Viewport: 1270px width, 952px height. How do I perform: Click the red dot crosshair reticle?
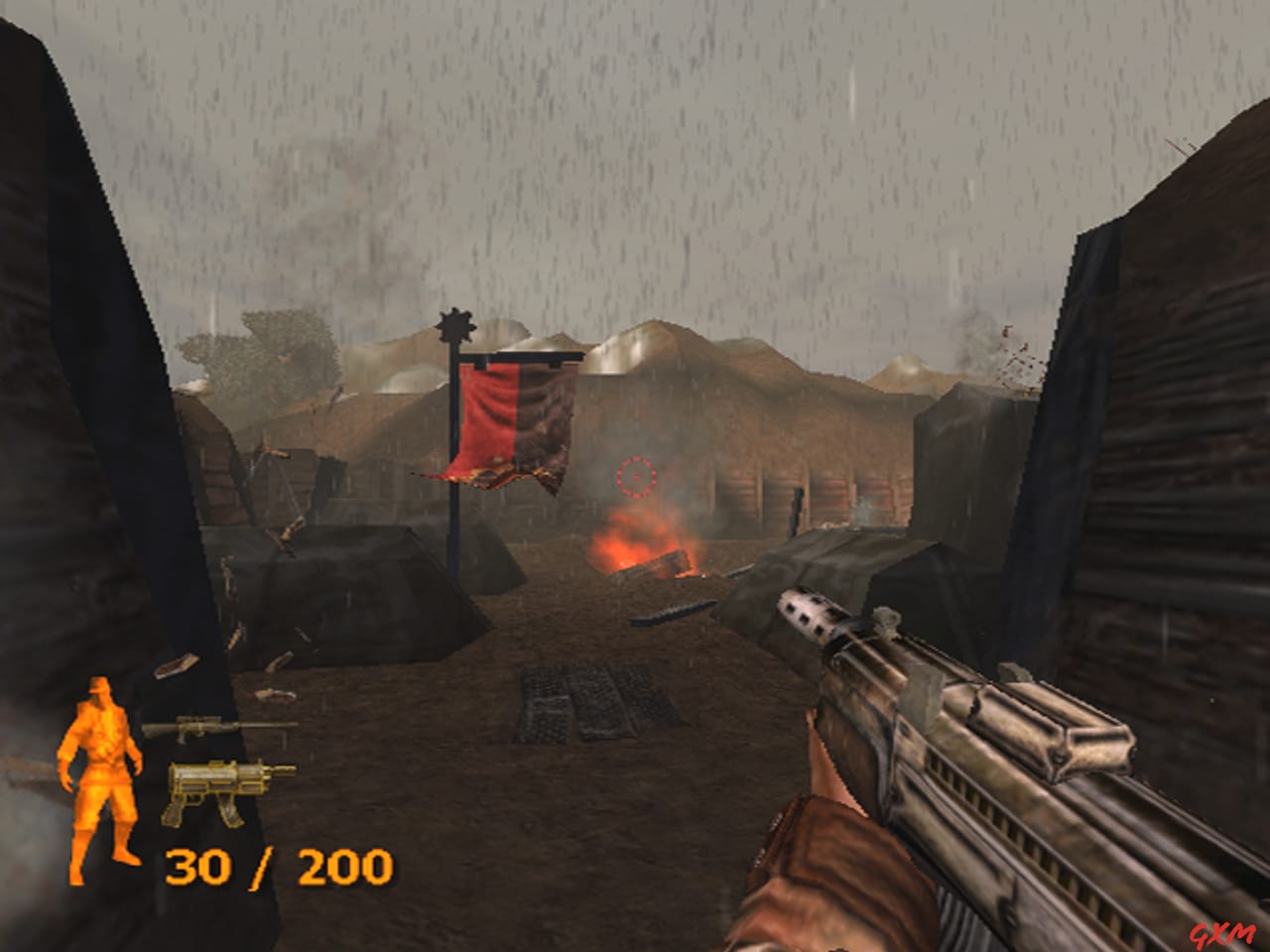pyautogui.click(x=634, y=477)
